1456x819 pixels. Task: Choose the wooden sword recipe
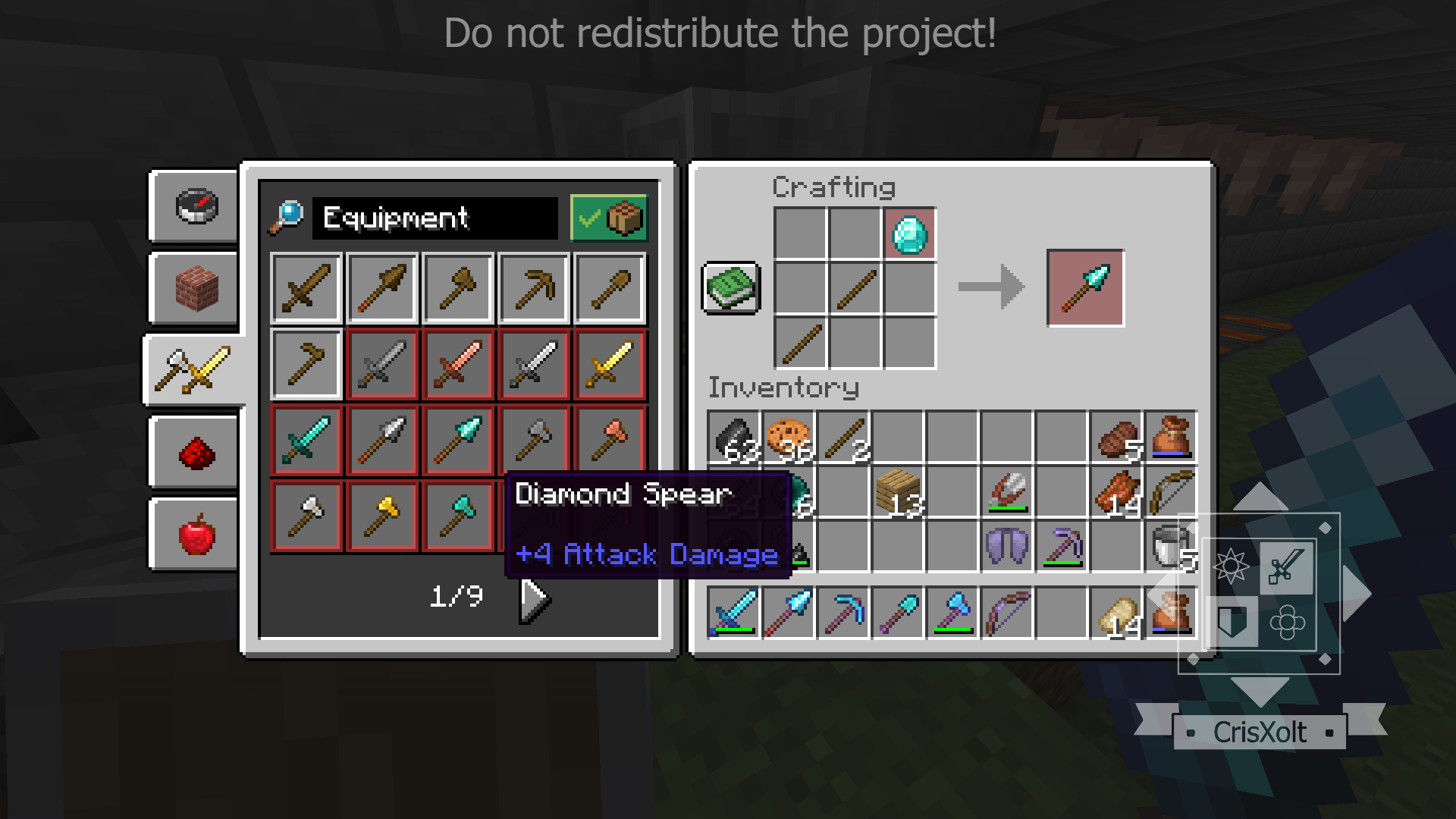[x=306, y=289]
